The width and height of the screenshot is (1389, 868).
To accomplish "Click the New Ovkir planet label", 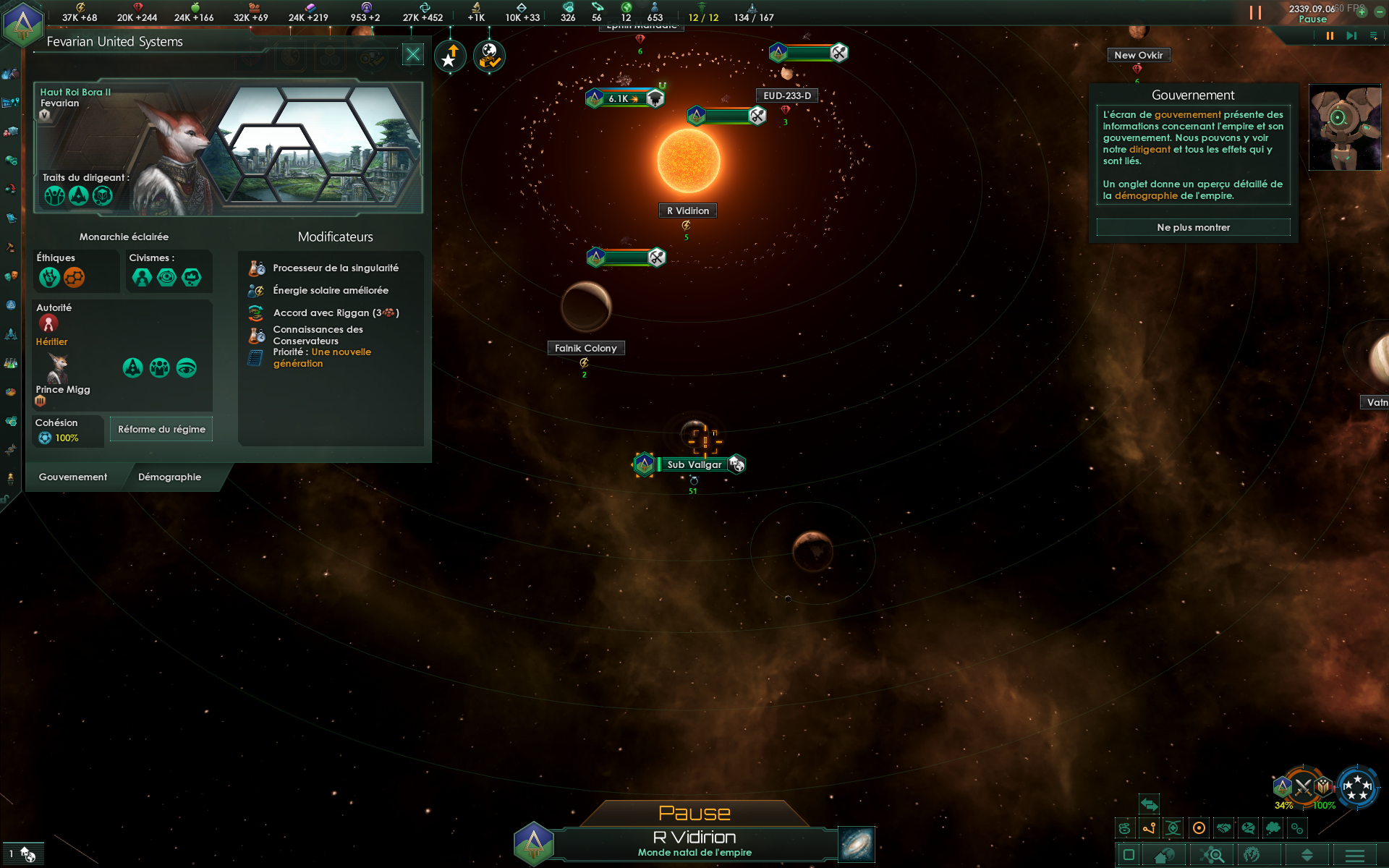I will point(1138,55).
